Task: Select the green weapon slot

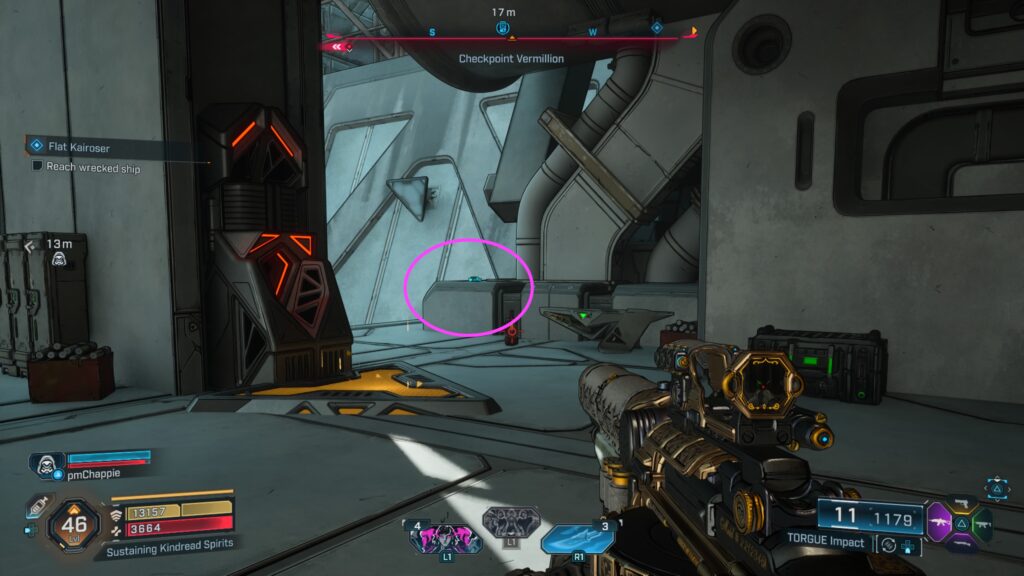Action: pyautogui.click(x=982, y=522)
